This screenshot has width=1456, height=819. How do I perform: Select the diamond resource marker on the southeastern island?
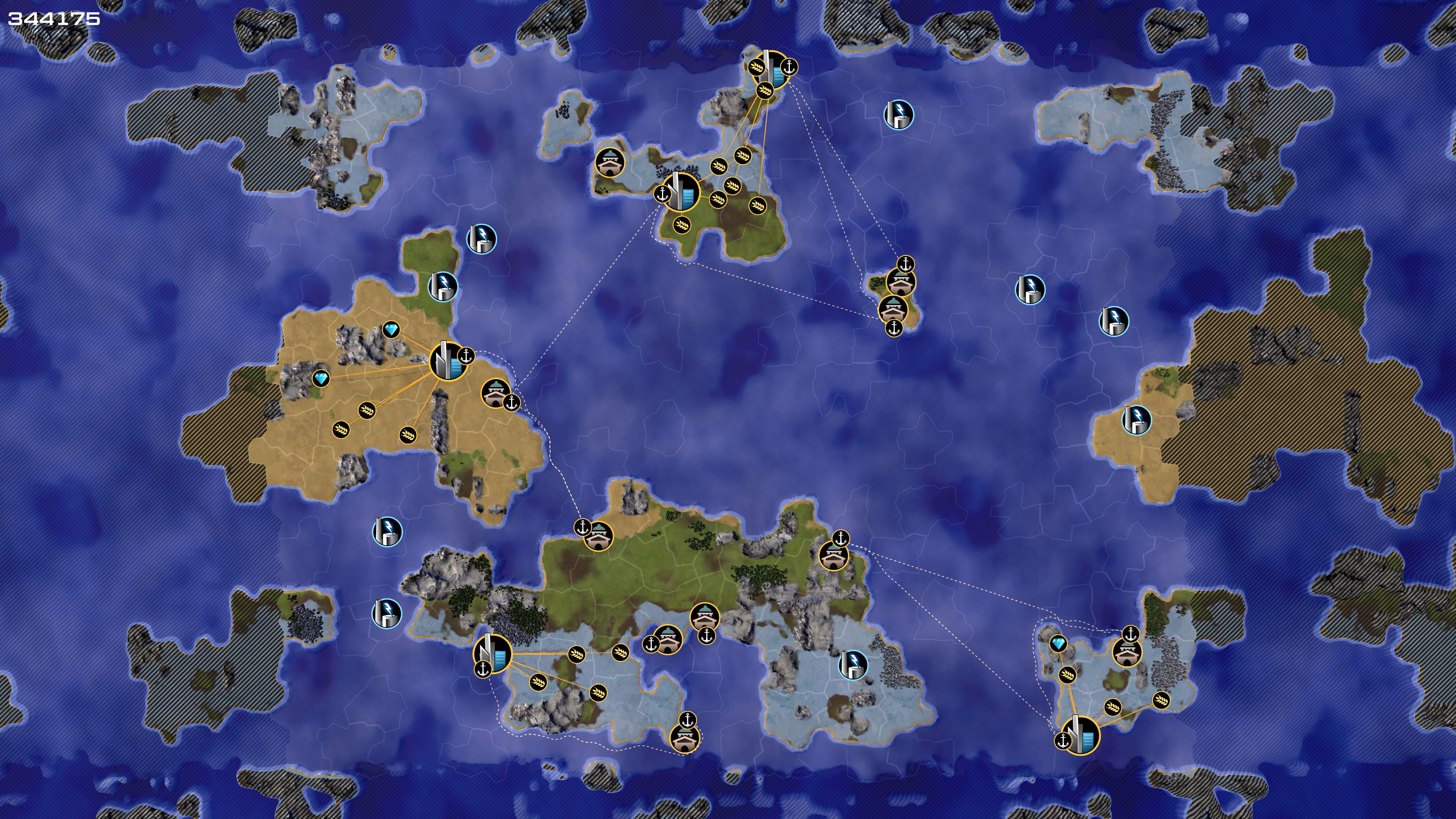(x=1058, y=643)
